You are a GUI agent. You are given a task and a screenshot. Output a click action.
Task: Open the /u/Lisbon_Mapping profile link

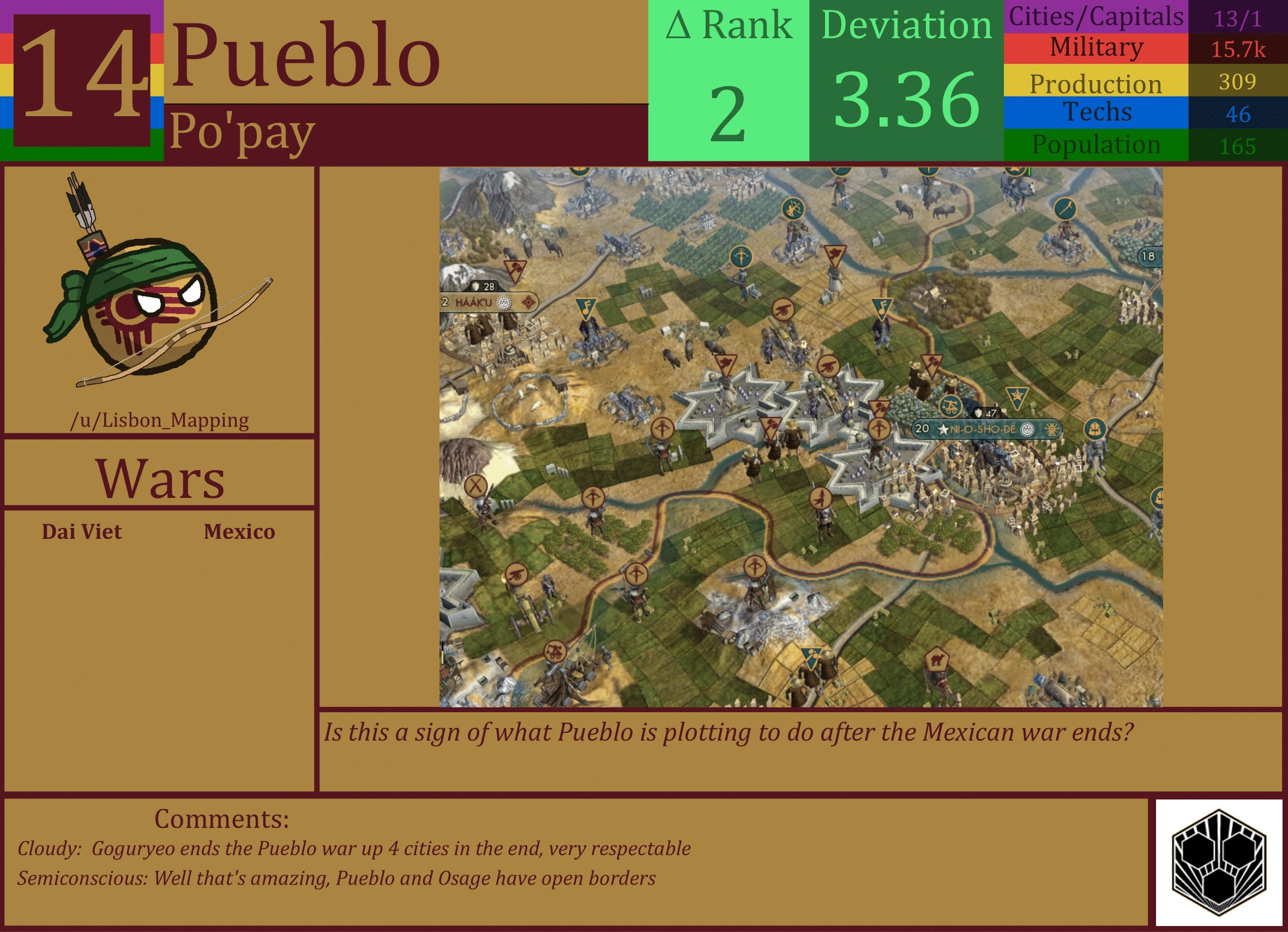pos(161,420)
